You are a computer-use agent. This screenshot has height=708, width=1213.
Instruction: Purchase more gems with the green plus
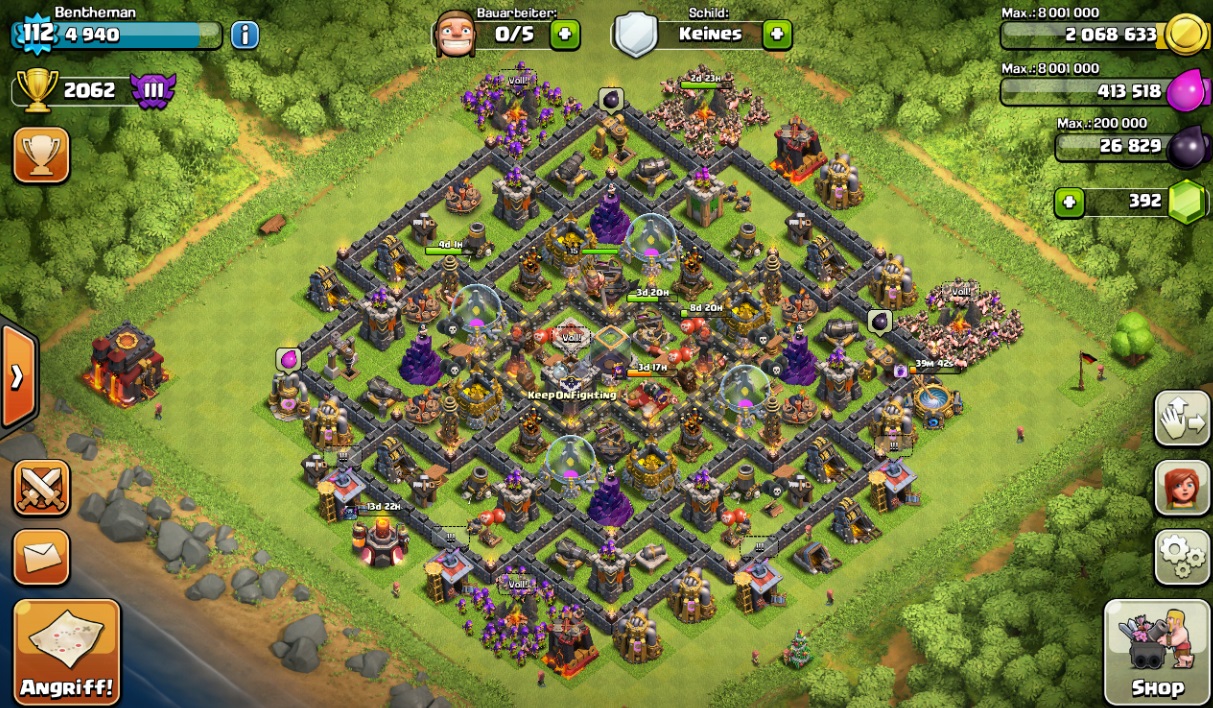[x=1069, y=202]
